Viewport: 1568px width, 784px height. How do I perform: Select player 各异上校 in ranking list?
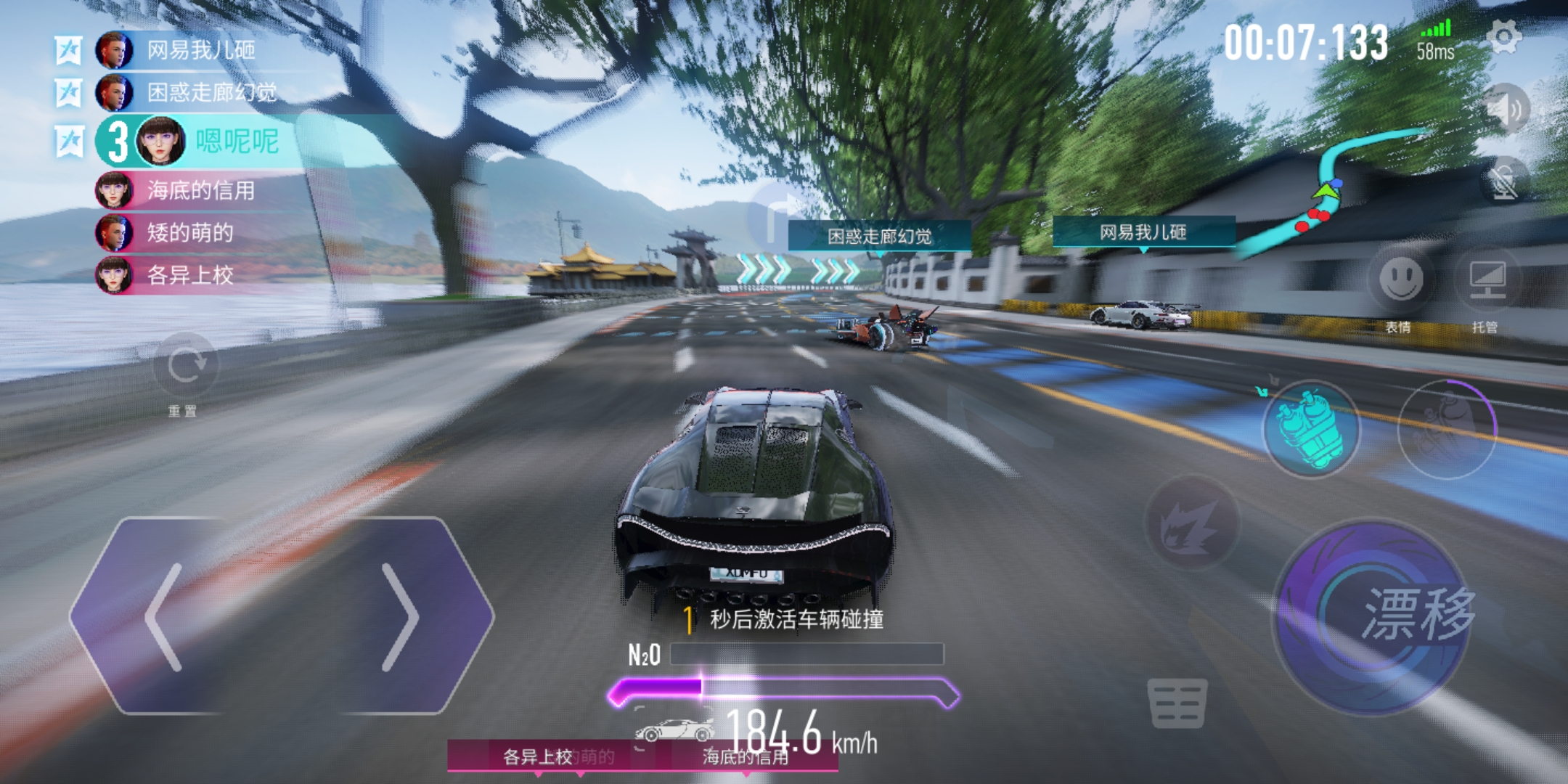point(189,275)
